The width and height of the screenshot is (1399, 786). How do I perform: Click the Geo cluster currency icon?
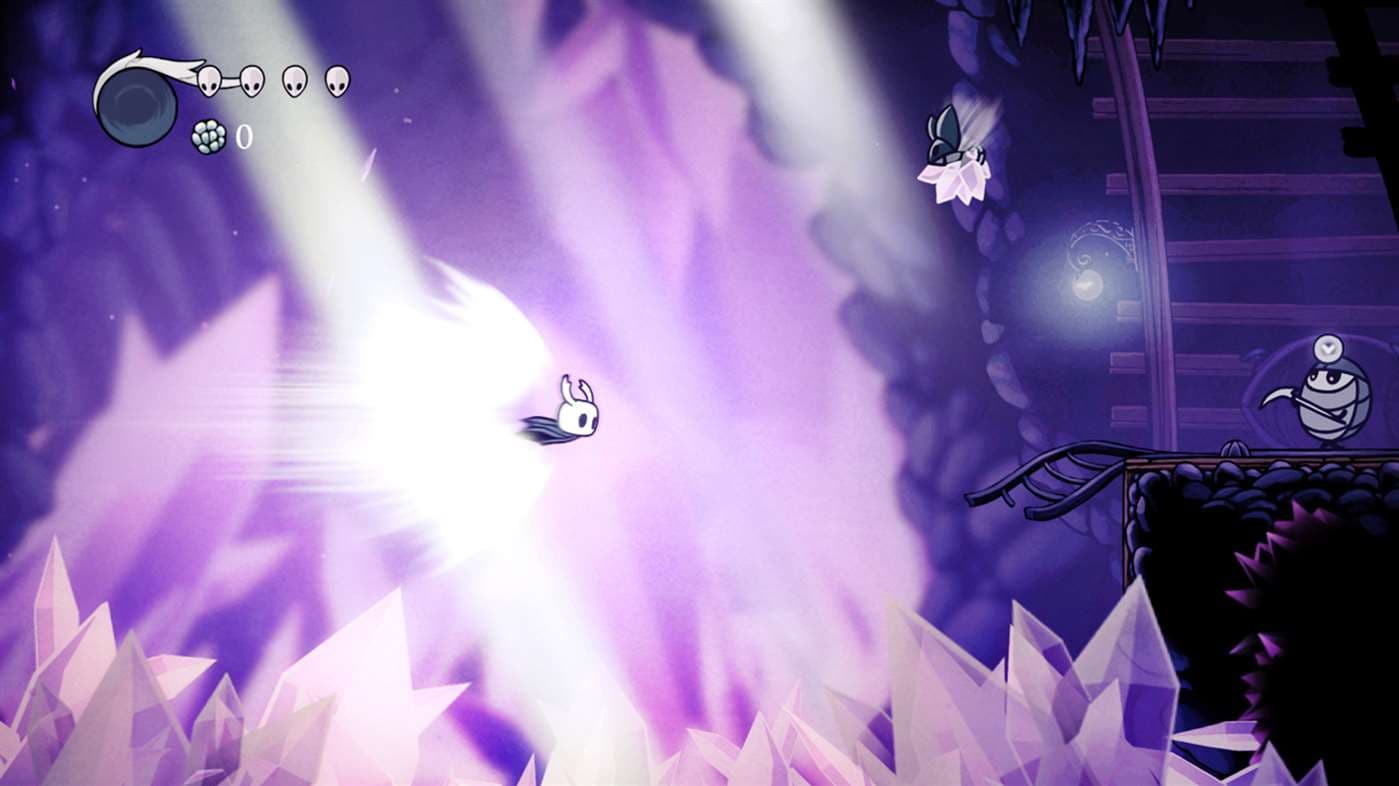[208, 135]
